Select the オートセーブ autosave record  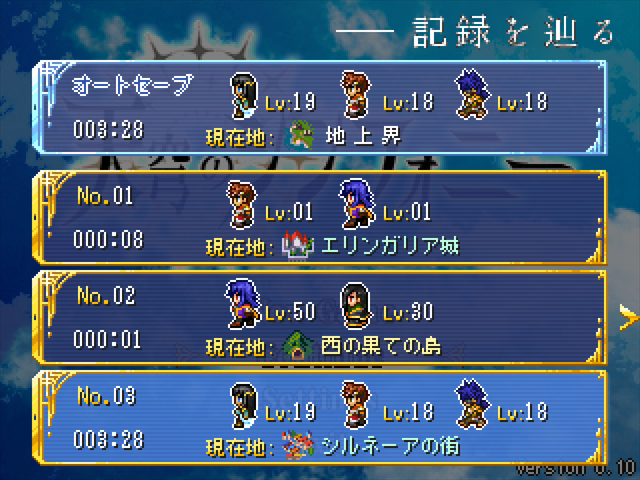click(320, 108)
